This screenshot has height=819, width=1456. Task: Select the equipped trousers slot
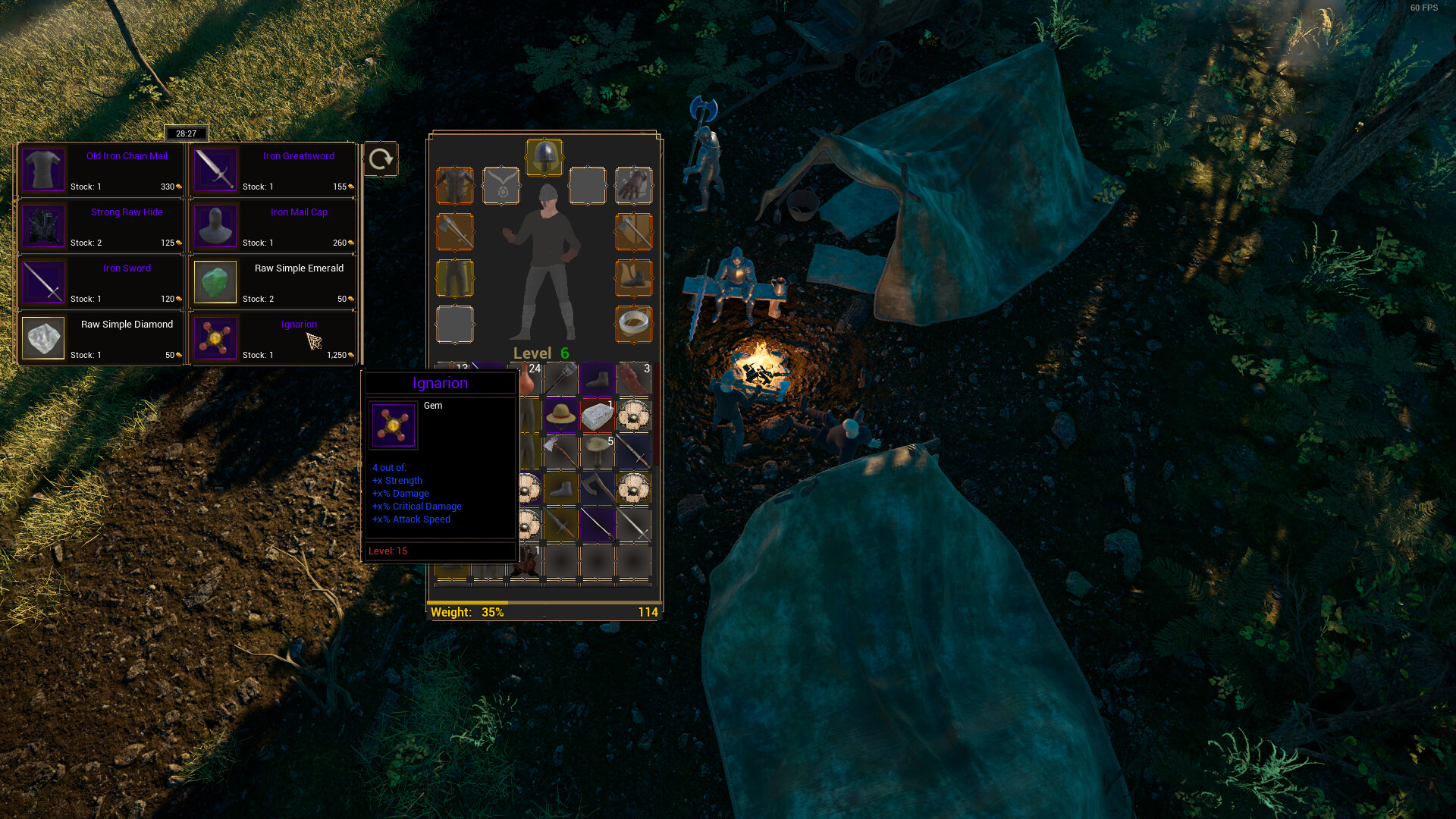(455, 278)
